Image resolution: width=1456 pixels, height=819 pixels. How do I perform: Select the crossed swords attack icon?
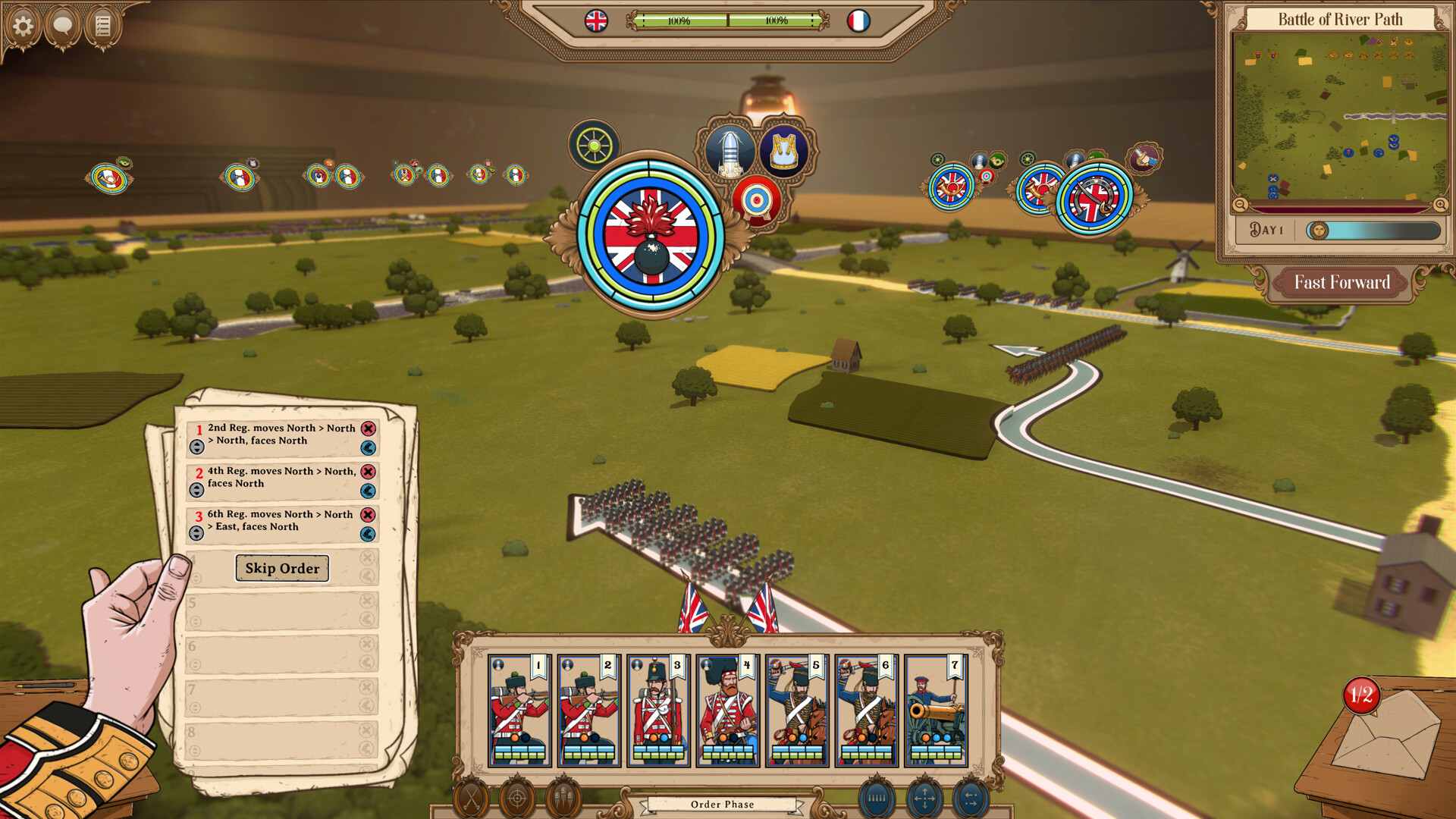click(474, 797)
